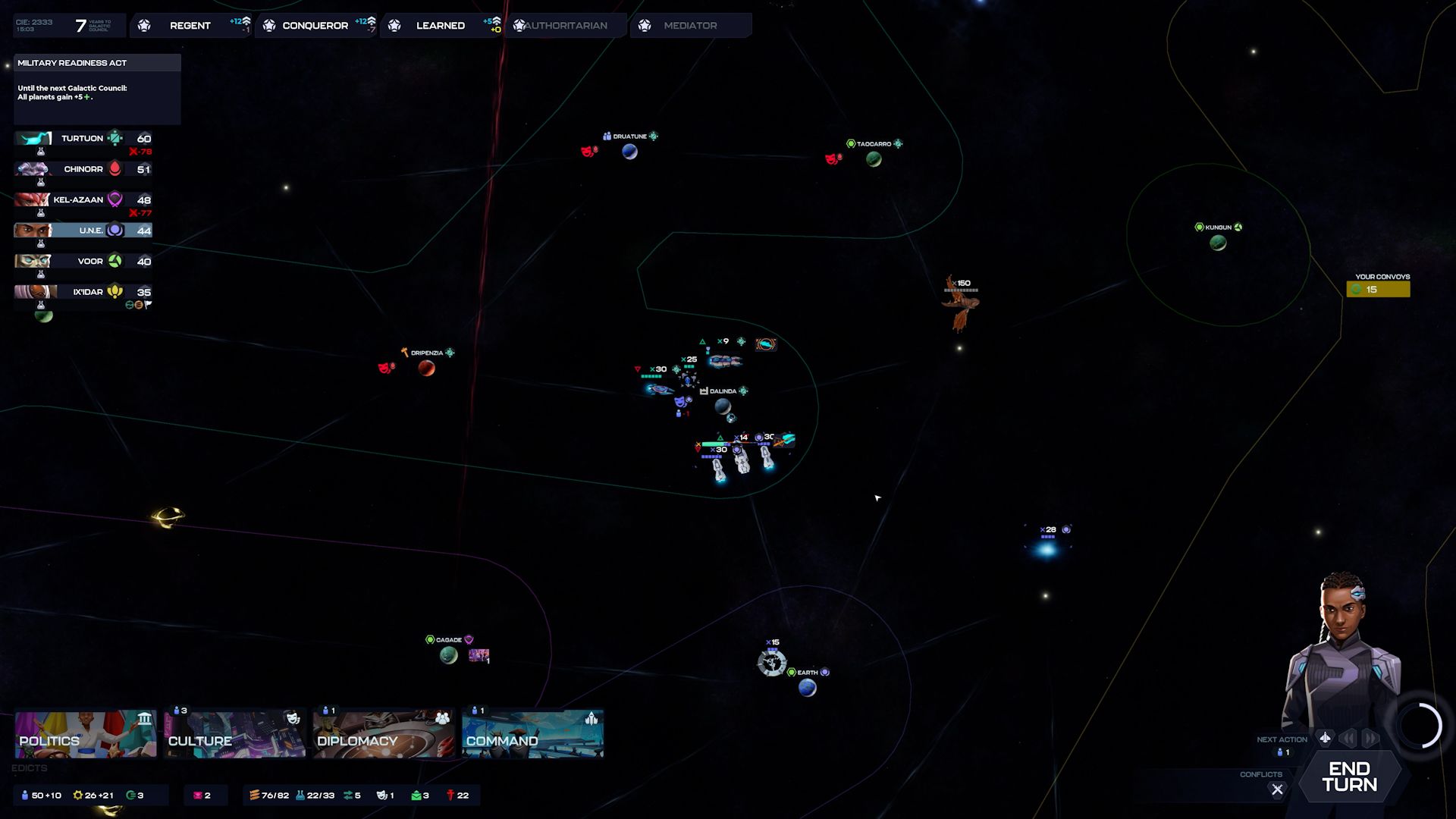The image size is (1456, 819).
Task: Click the Next Action ship icon
Action: point(1325,738)
